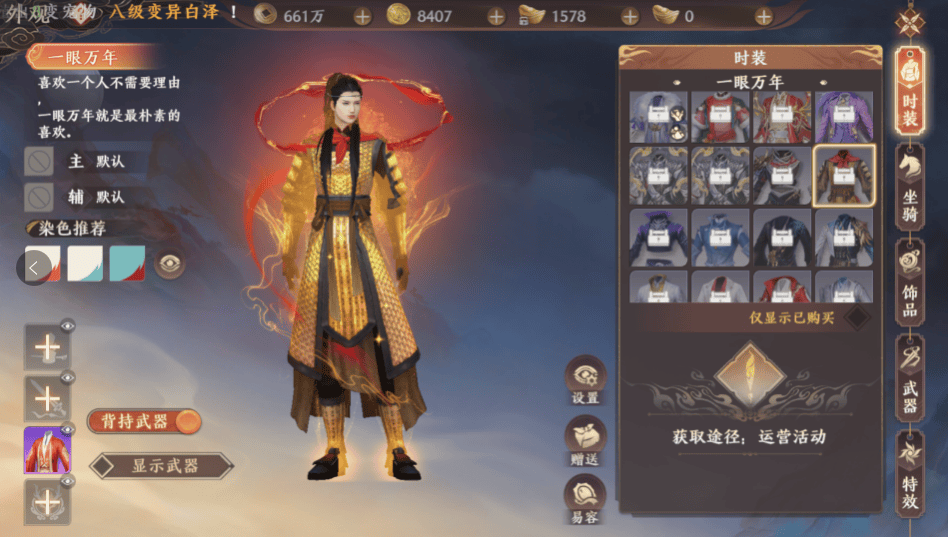948x537 pixels.
Task: Click the 显示武器 button
Action: (x=163, y=465)
